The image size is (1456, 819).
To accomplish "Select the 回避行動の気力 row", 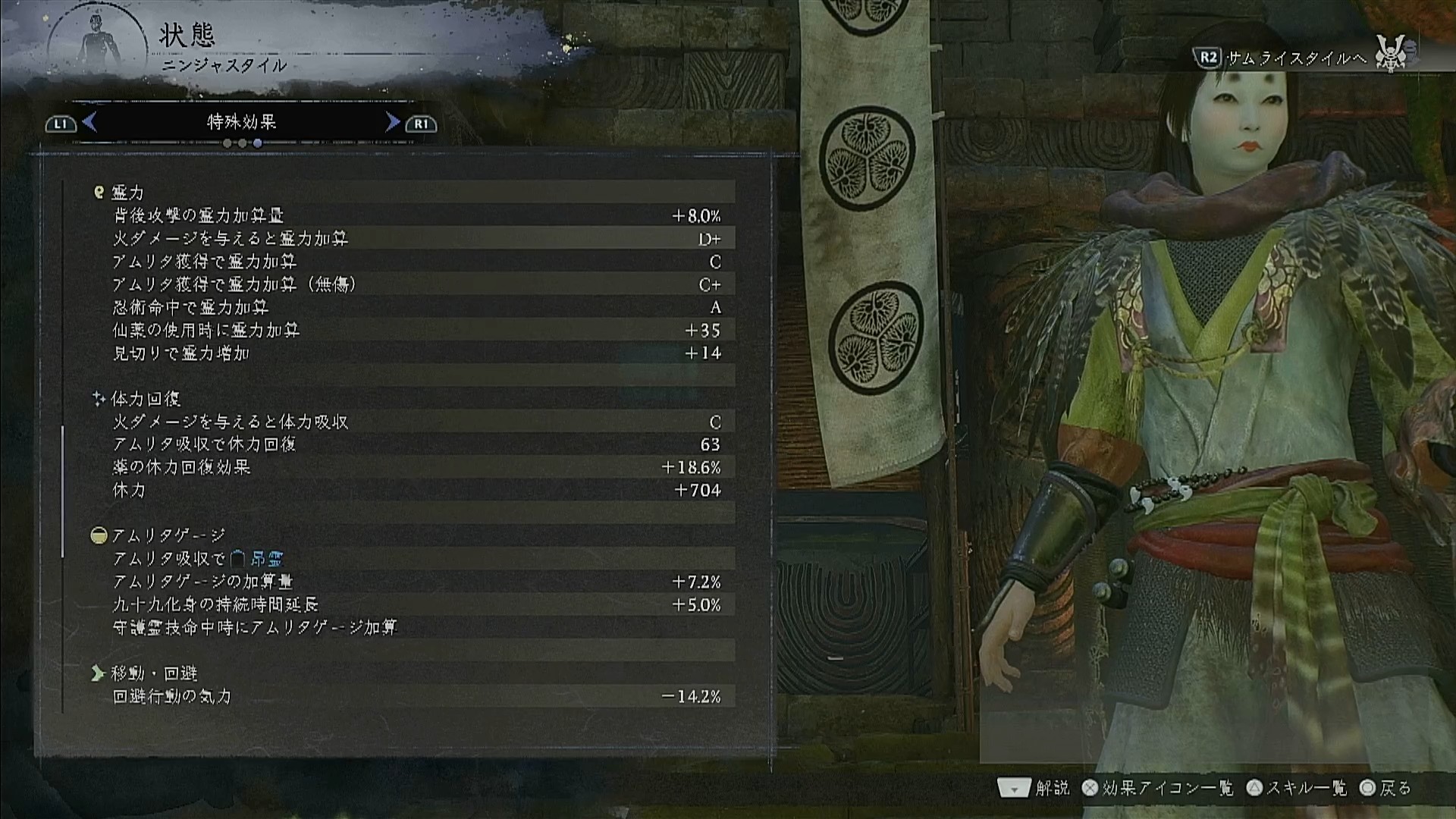I will point(416,696).
